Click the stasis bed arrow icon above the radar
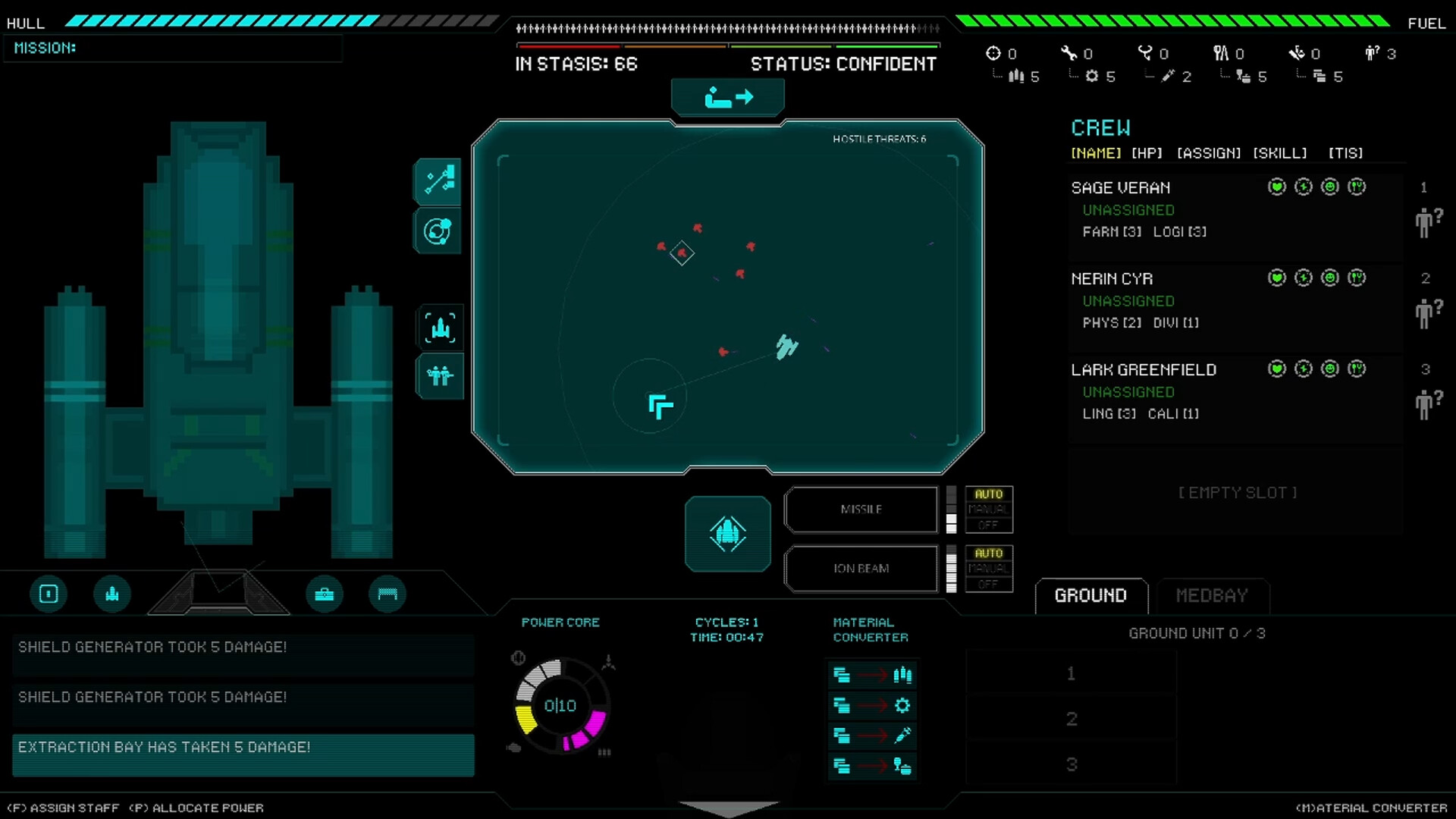Viewport: 1456px width, 819px height. (727, 96)
